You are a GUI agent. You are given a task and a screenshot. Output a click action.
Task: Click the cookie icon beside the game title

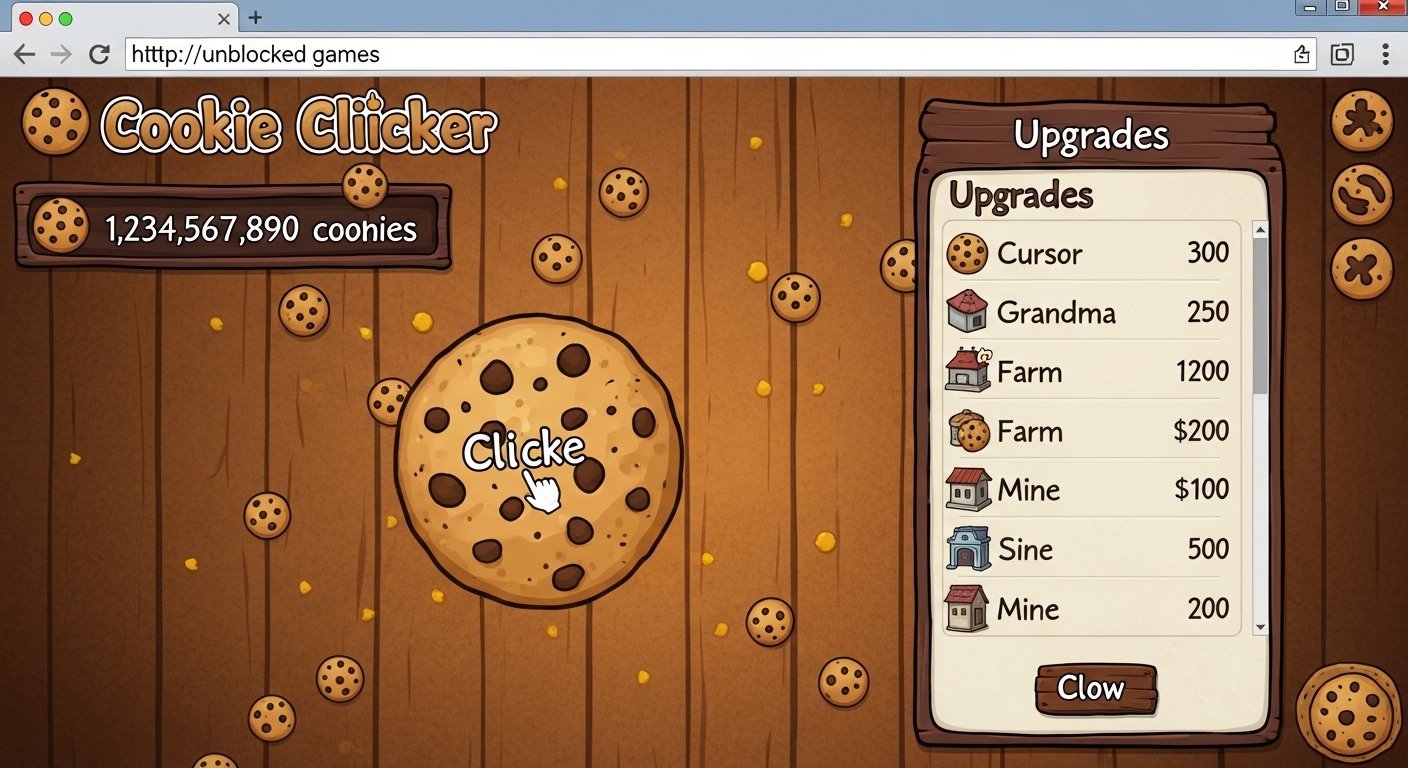point(55,122)
